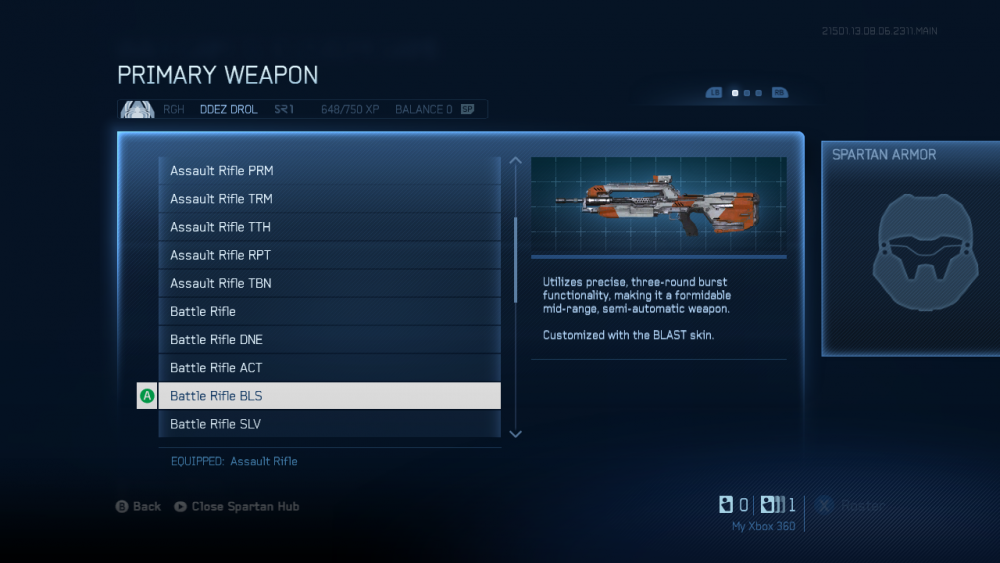Image resolution: width=1000 pixels, height=563 pixels.
Task: Select the Assault Rifle RPT row
Action: (x=329, y=255)
